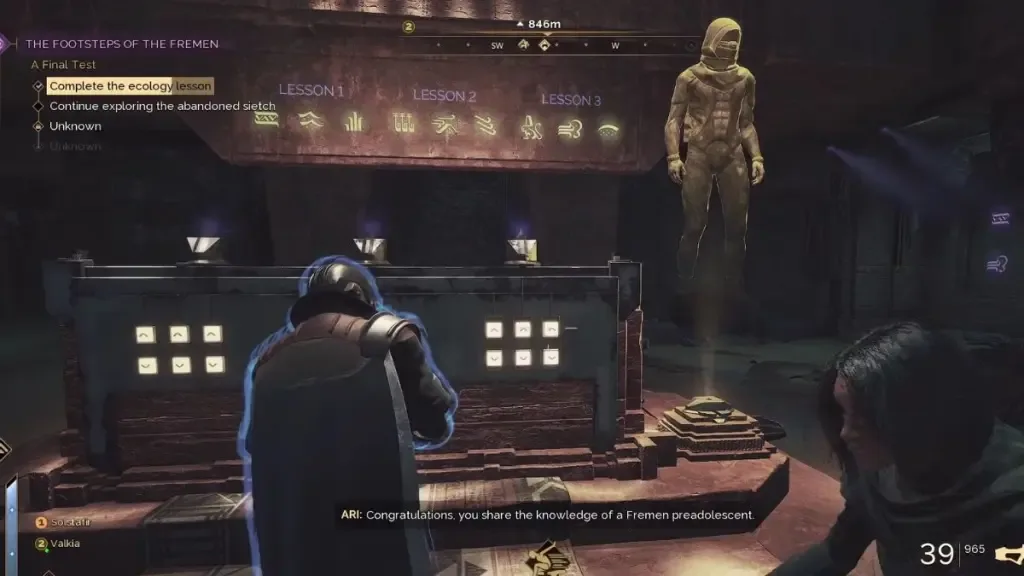Select the 'Complete the ecology lesson' objective

[x=130, y=87]
